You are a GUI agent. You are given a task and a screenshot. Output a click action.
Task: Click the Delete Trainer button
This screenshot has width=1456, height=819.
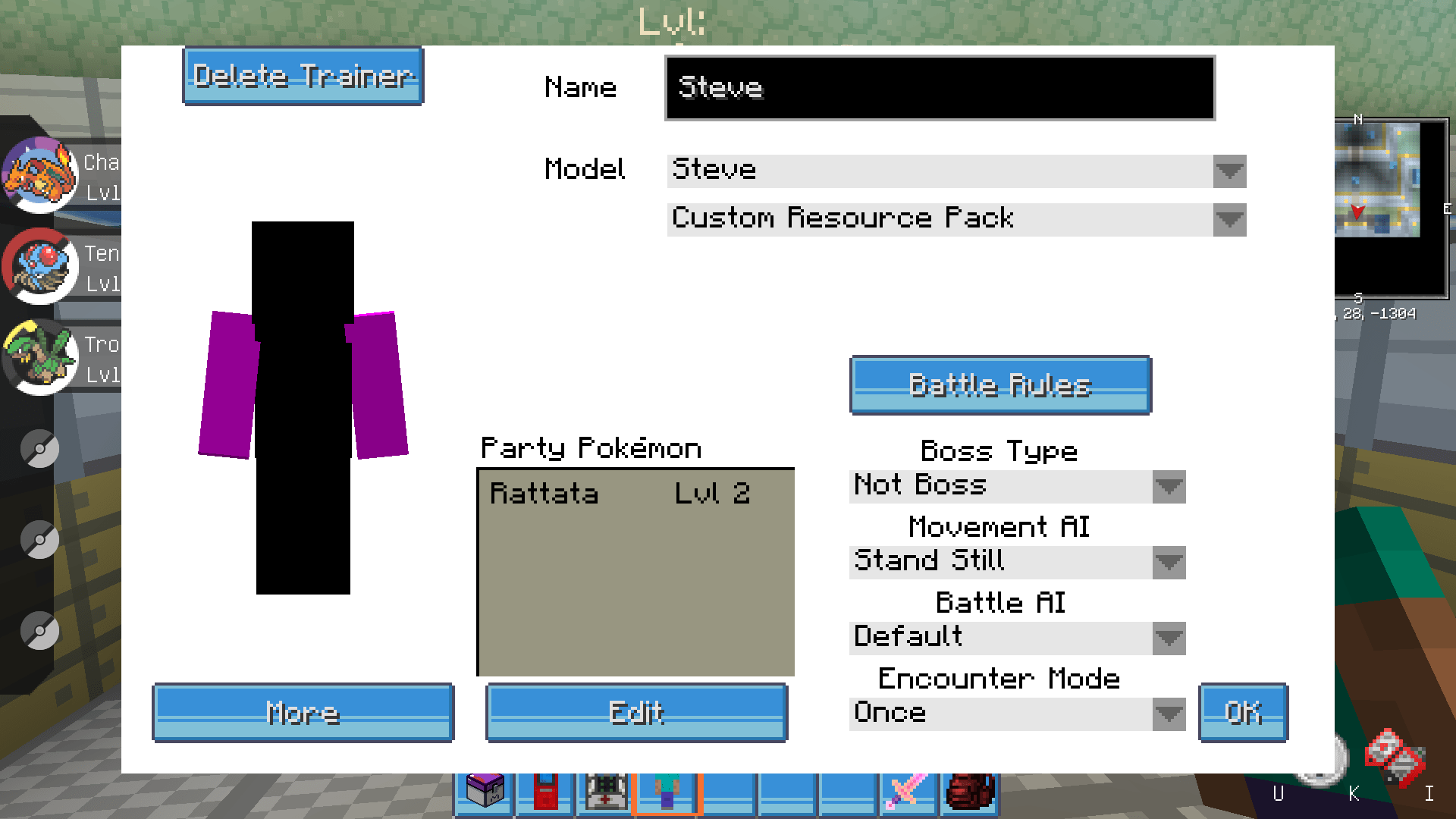[x=302, y=76]
